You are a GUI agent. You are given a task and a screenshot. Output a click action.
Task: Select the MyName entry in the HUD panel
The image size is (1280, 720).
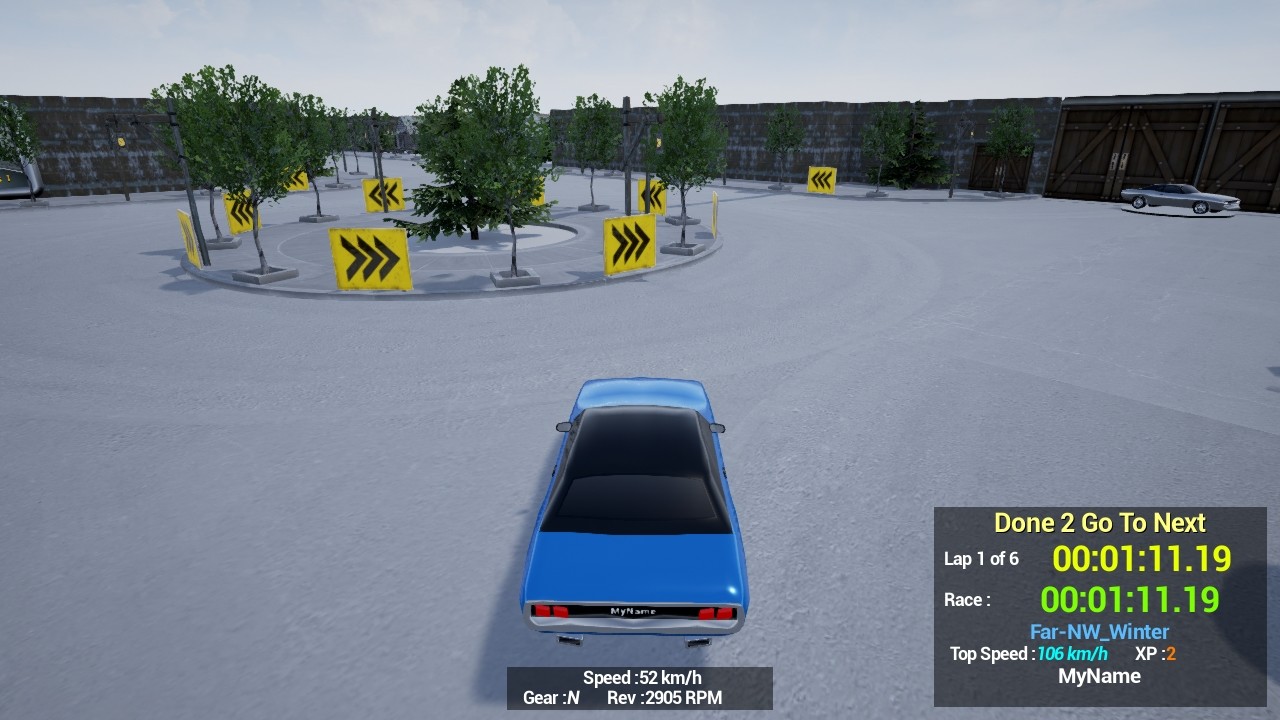coord(1098,676)
